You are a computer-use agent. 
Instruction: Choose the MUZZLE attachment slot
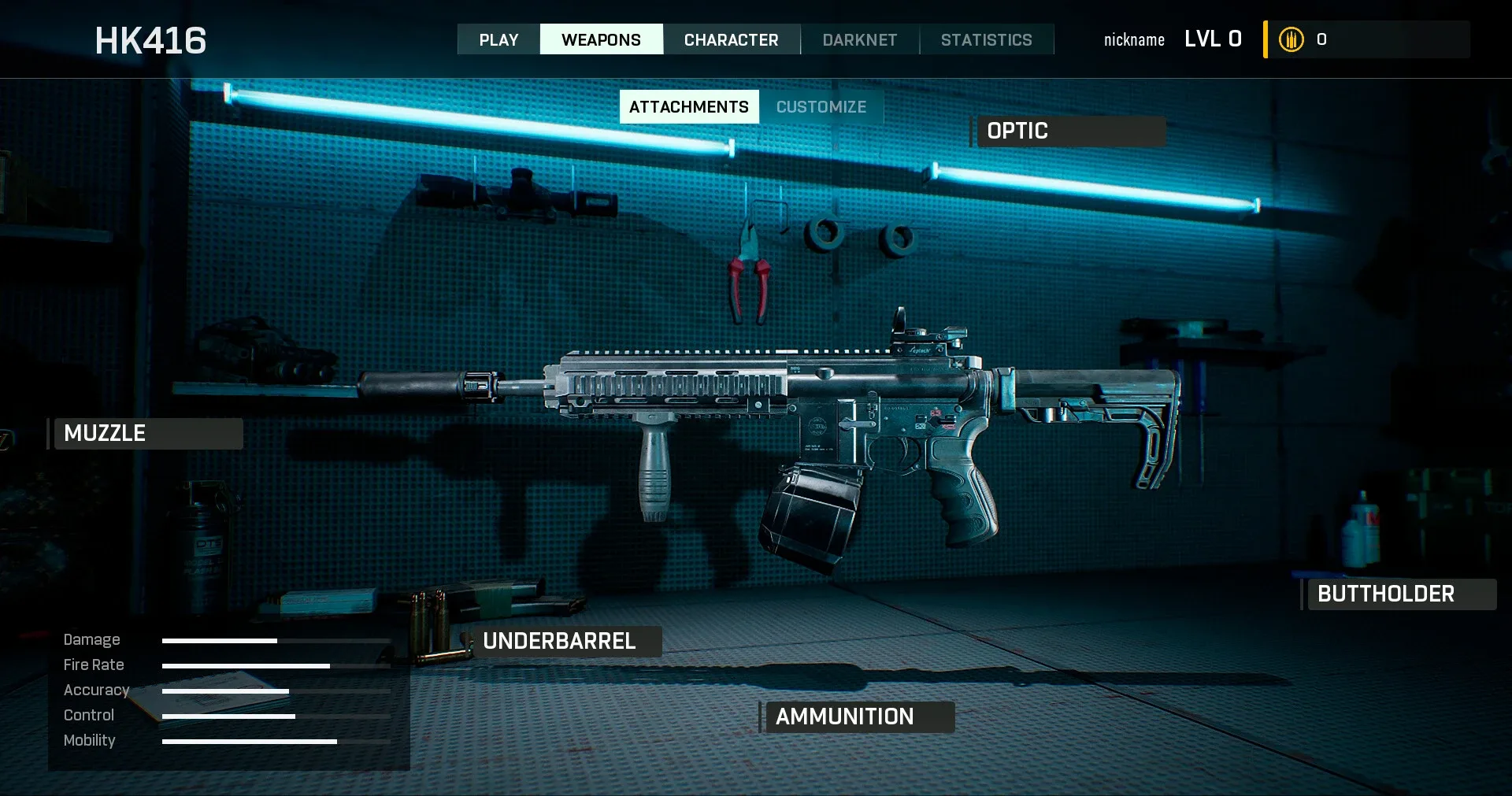147,434
